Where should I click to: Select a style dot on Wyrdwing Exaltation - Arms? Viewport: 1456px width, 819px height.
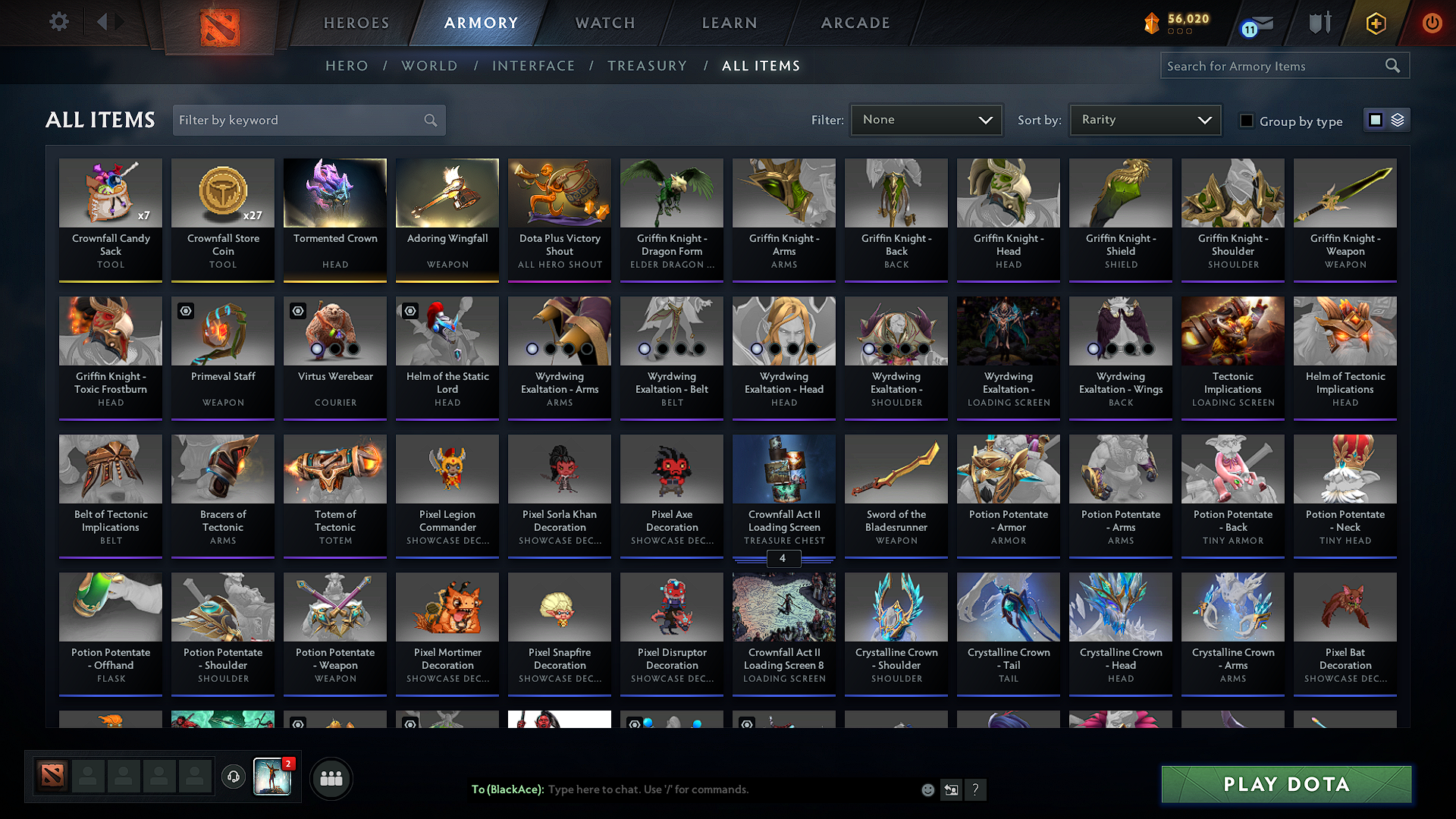point(532,349)
